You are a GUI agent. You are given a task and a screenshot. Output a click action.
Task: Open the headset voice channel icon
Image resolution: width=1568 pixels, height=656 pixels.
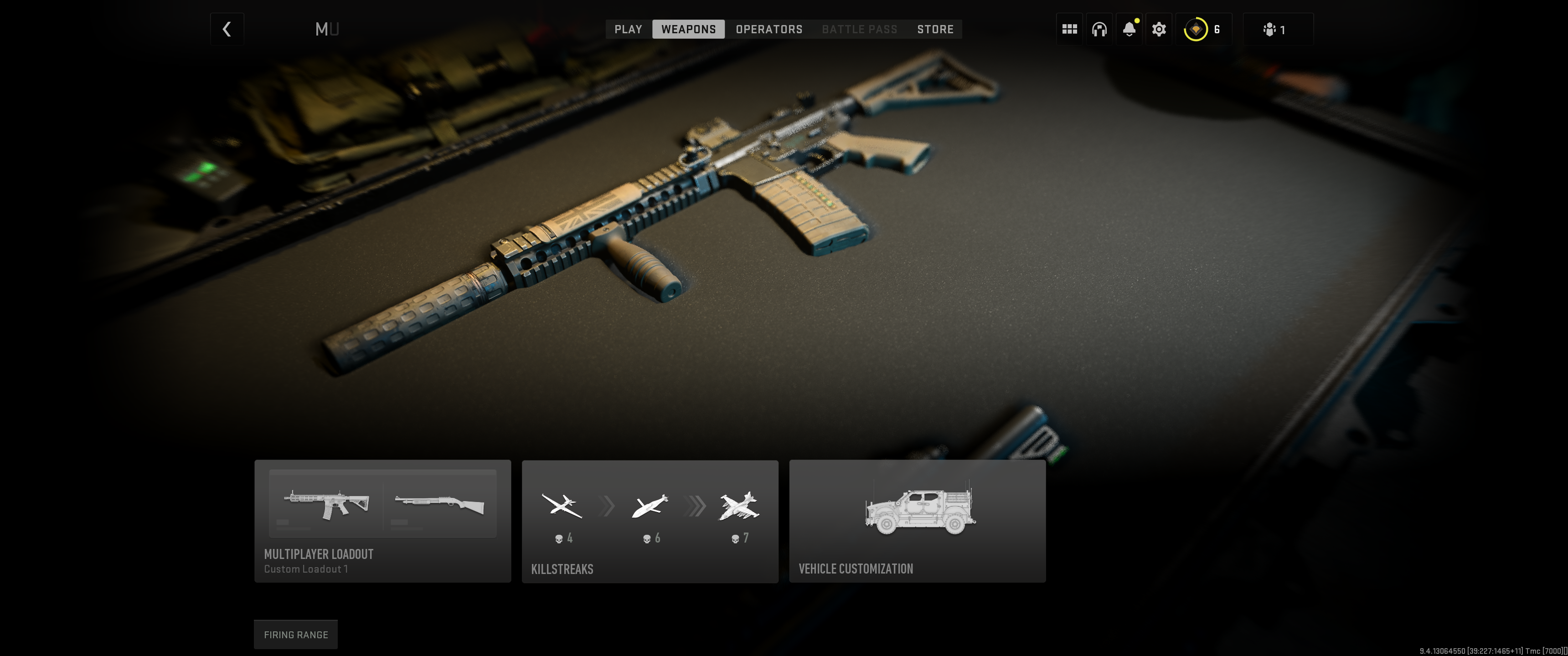pyautogui.click(x=1099, y=29)
